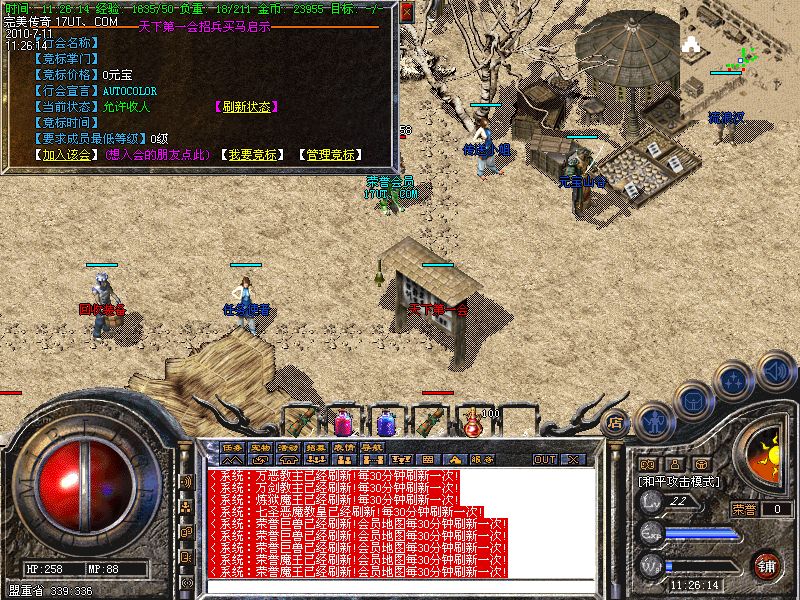Choose the 我要竞标 bid option

point(250,155)
